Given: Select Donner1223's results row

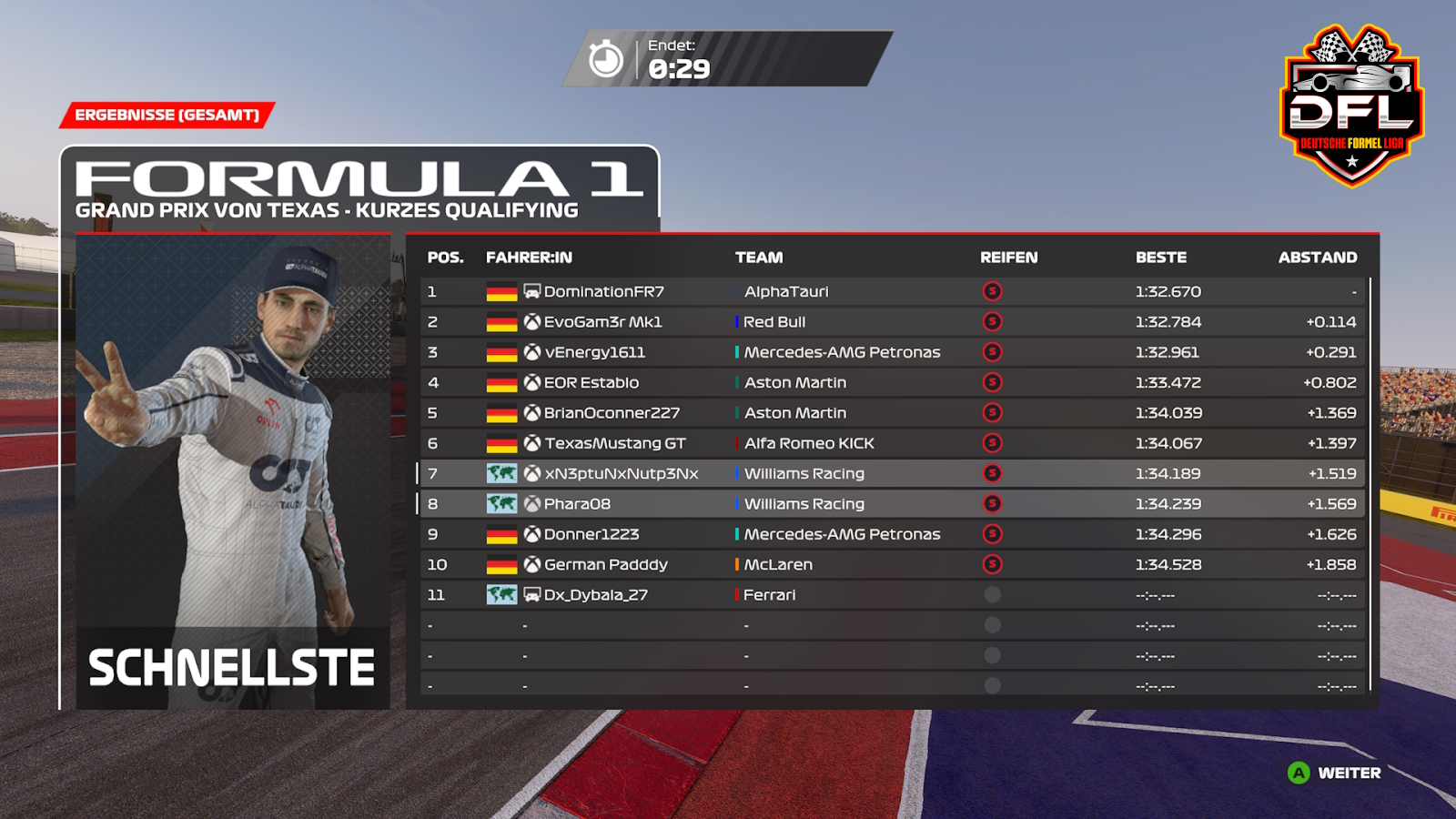Looking at the screenshot, I should tap(591, 534).
